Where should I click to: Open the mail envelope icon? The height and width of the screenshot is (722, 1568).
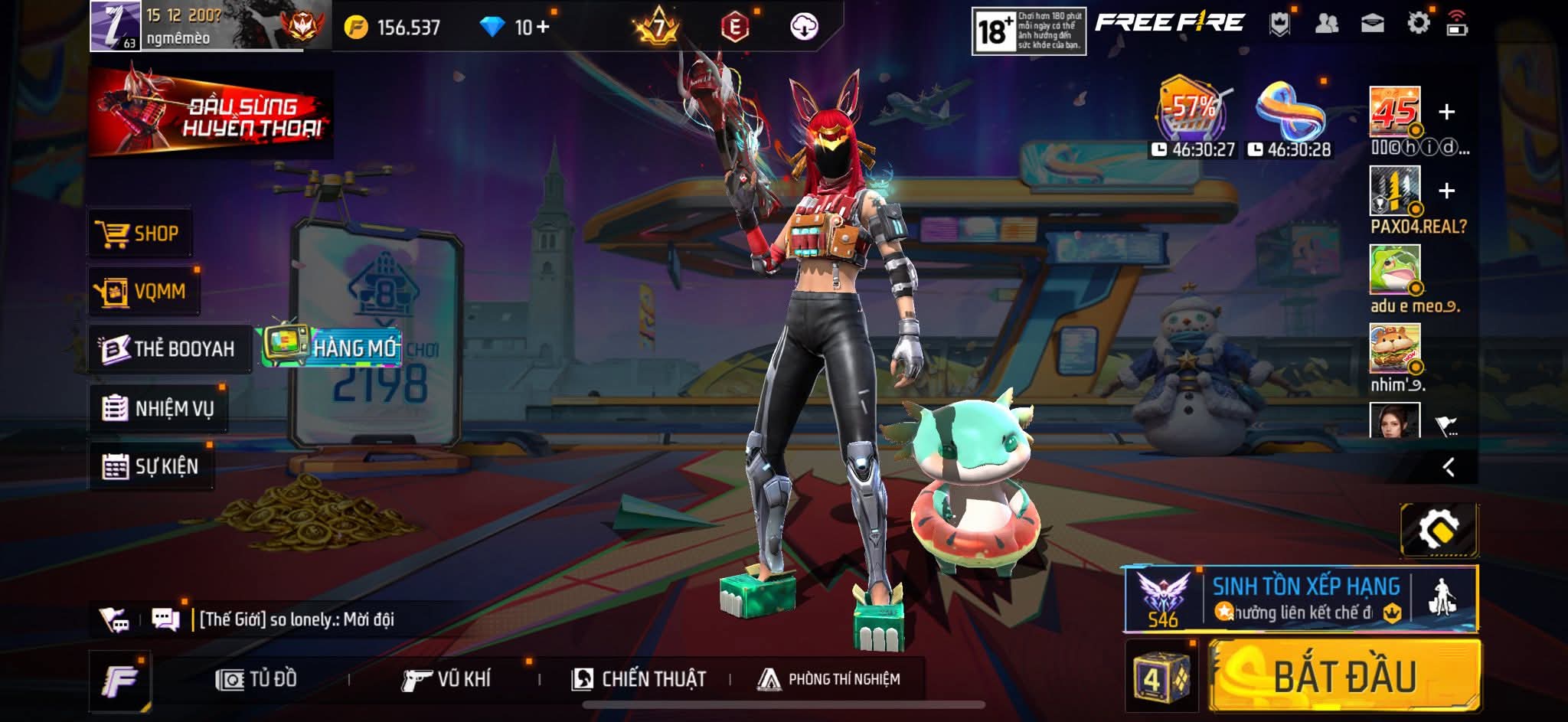point(1372,24)
